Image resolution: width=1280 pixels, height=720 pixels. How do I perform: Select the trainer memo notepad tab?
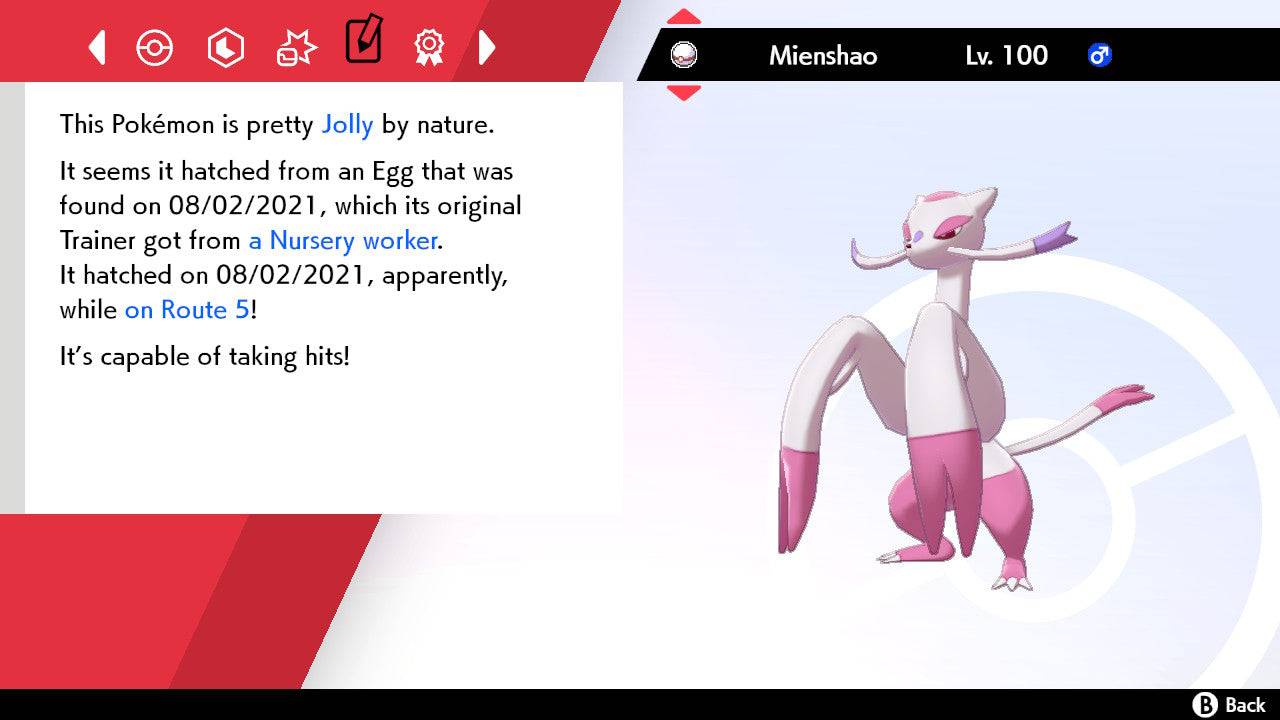point(362,40)
